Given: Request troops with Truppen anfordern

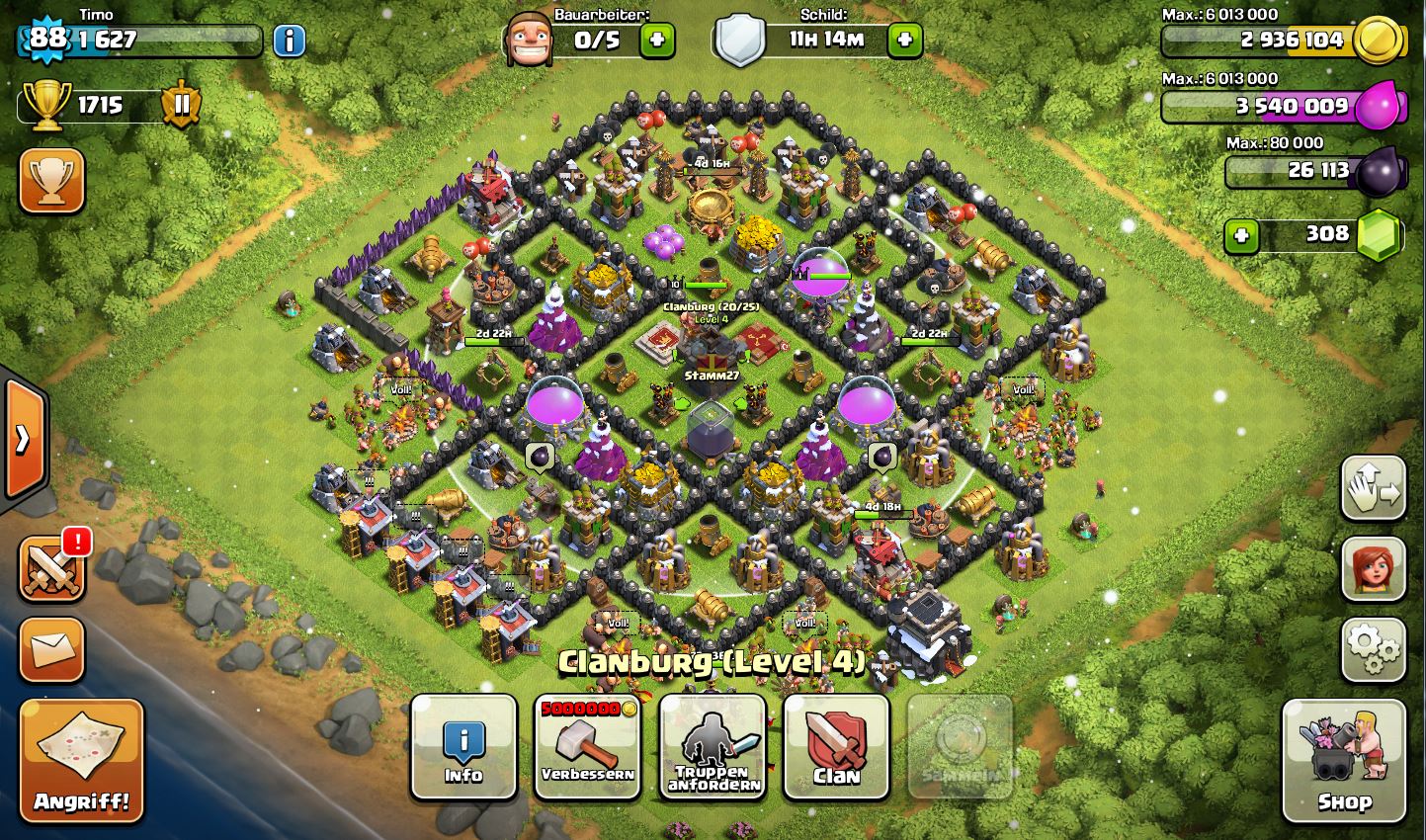Looking at the screenshot, I should click(713, 746).
